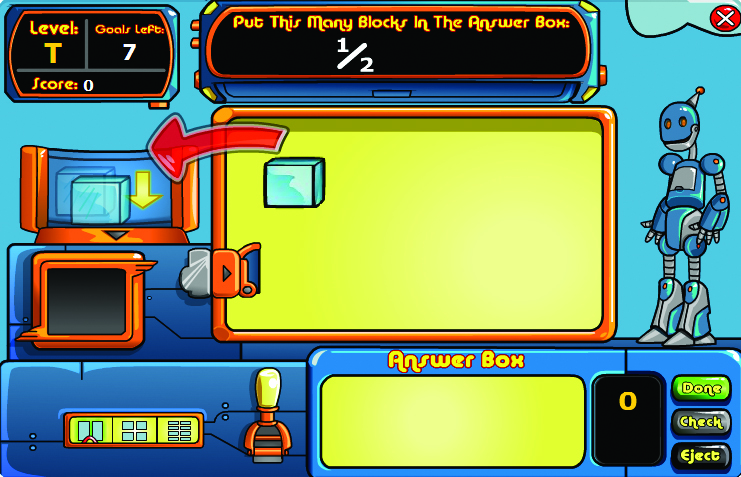
Task: Pull the yellow-handled lever
Action: click(266, 389)
